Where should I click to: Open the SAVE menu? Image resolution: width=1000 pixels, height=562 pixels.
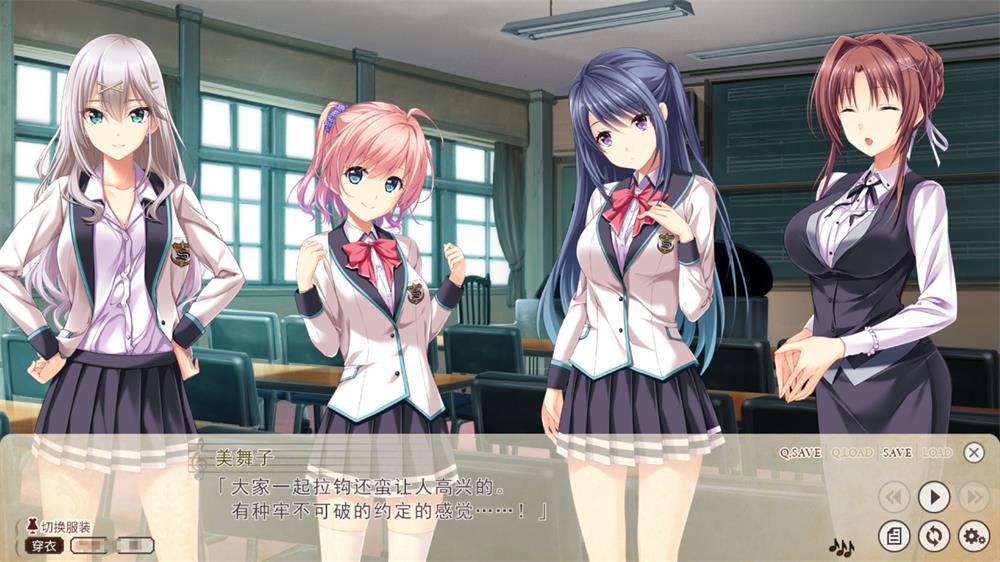pos(897,453)
